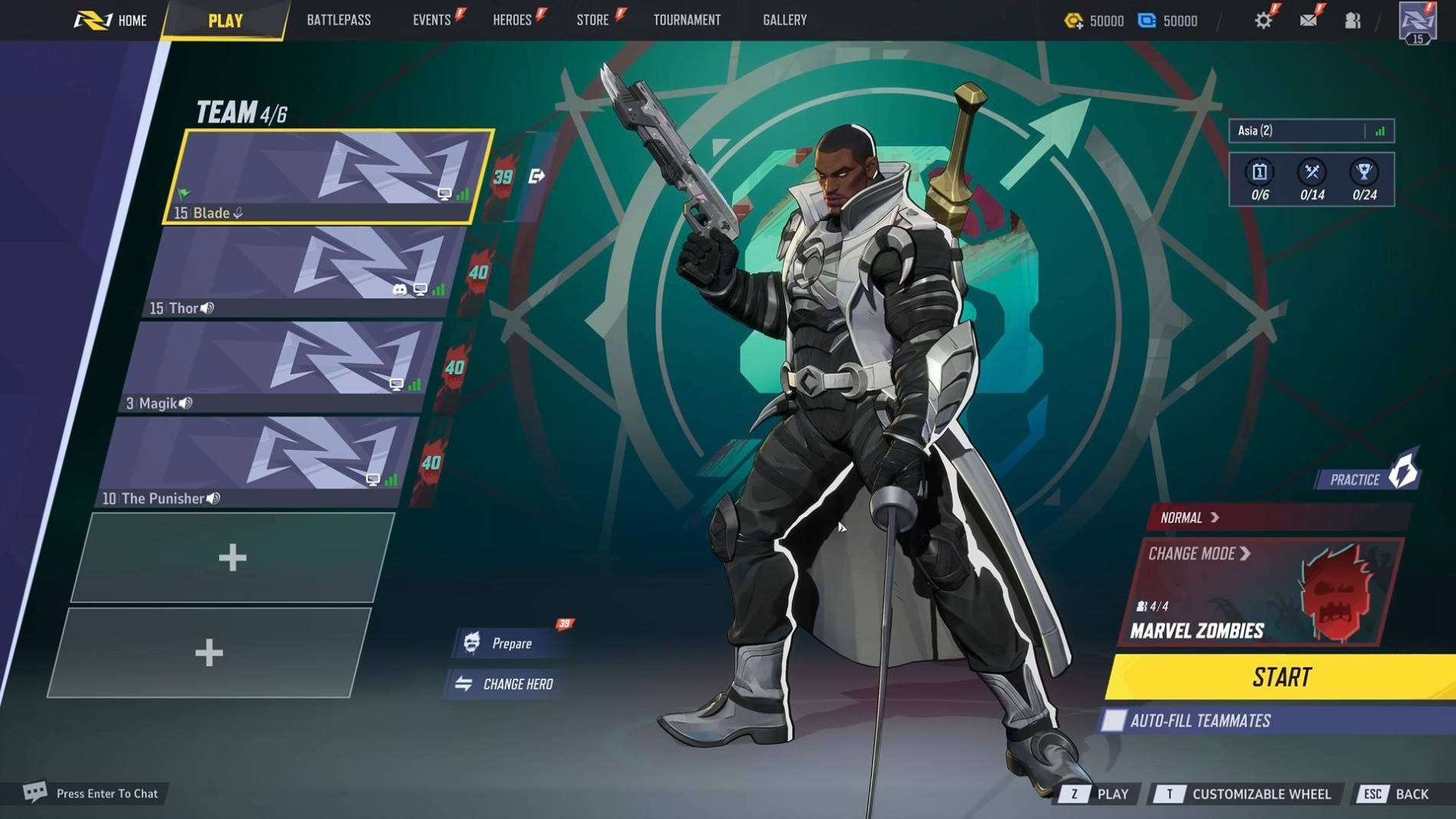Open the Heroes tab

click(x=513, y=20)
